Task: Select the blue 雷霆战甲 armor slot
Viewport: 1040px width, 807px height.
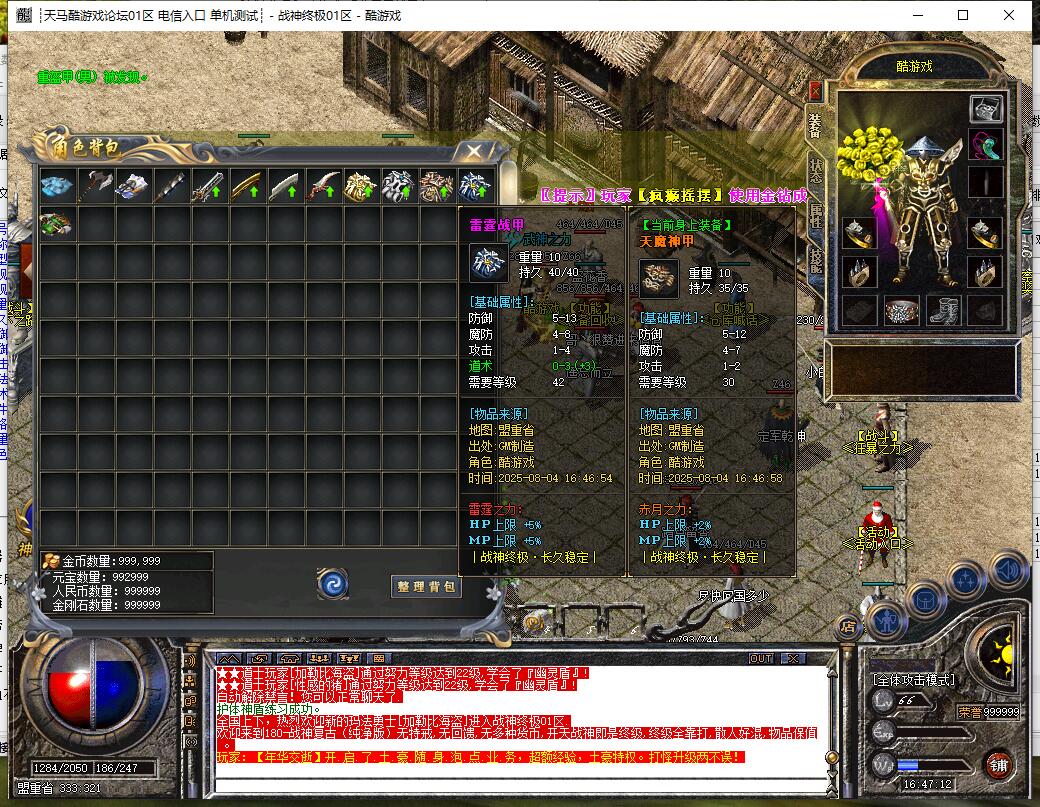Action: pyautogui.click(x=476, y=187)
